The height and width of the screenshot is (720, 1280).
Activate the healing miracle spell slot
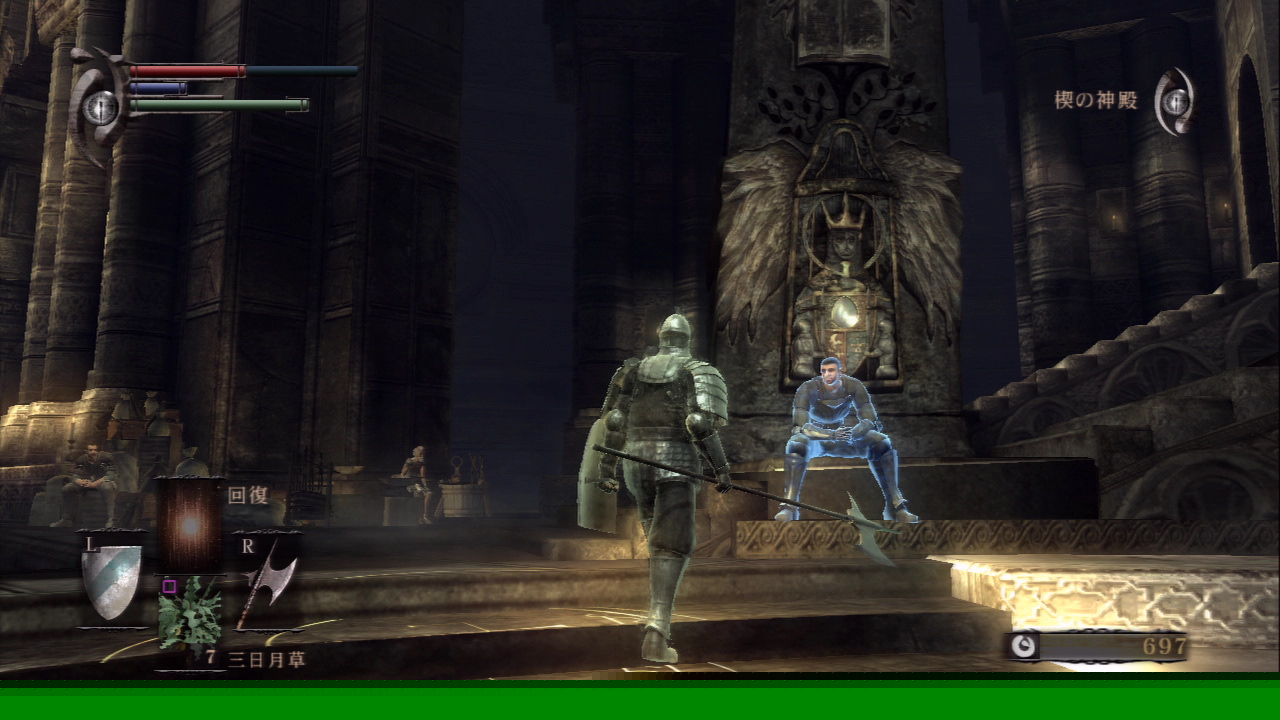click(x=189, y=526)
